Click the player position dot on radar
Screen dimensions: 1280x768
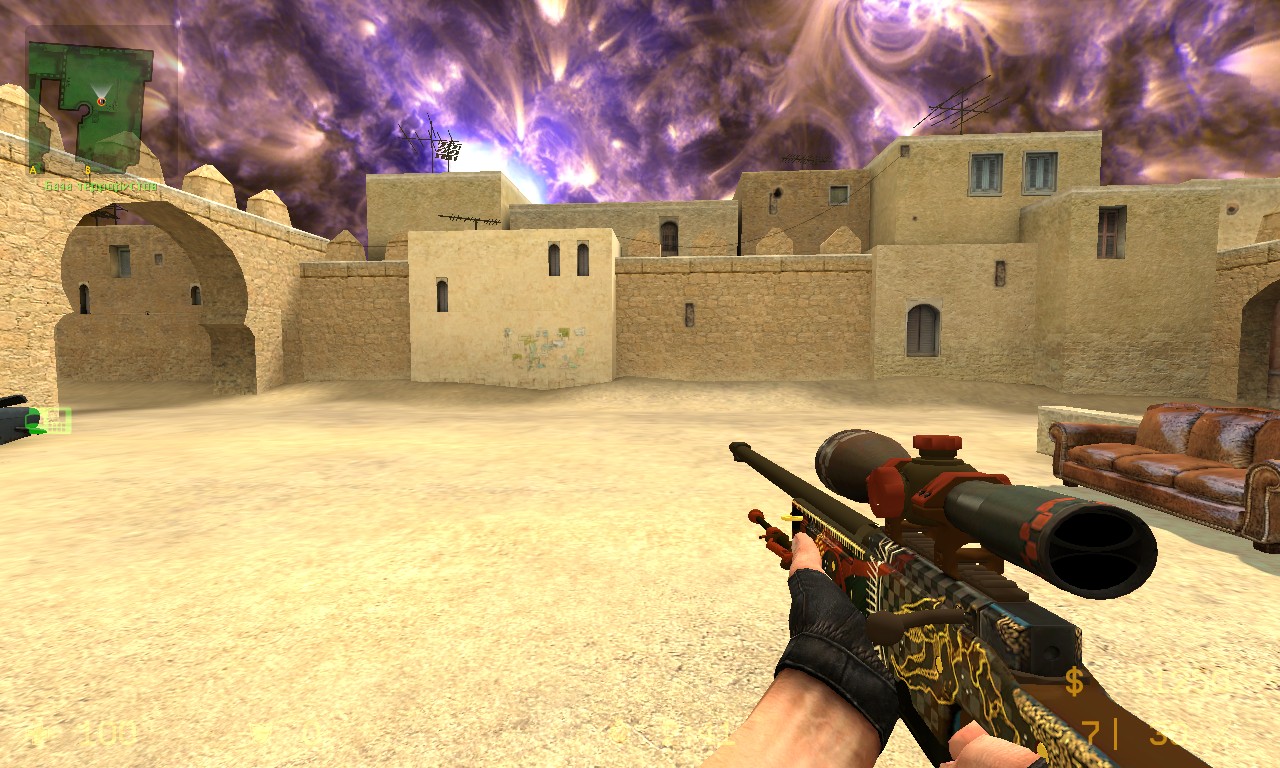click(x=101, y=102)
